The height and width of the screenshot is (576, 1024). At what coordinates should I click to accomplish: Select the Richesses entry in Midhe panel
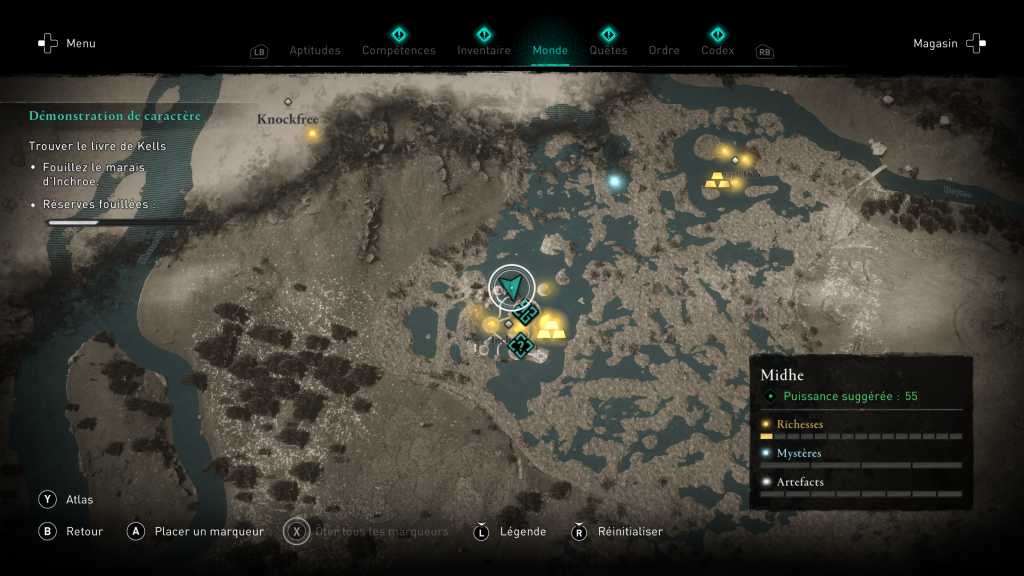click(x=800, y=424)
